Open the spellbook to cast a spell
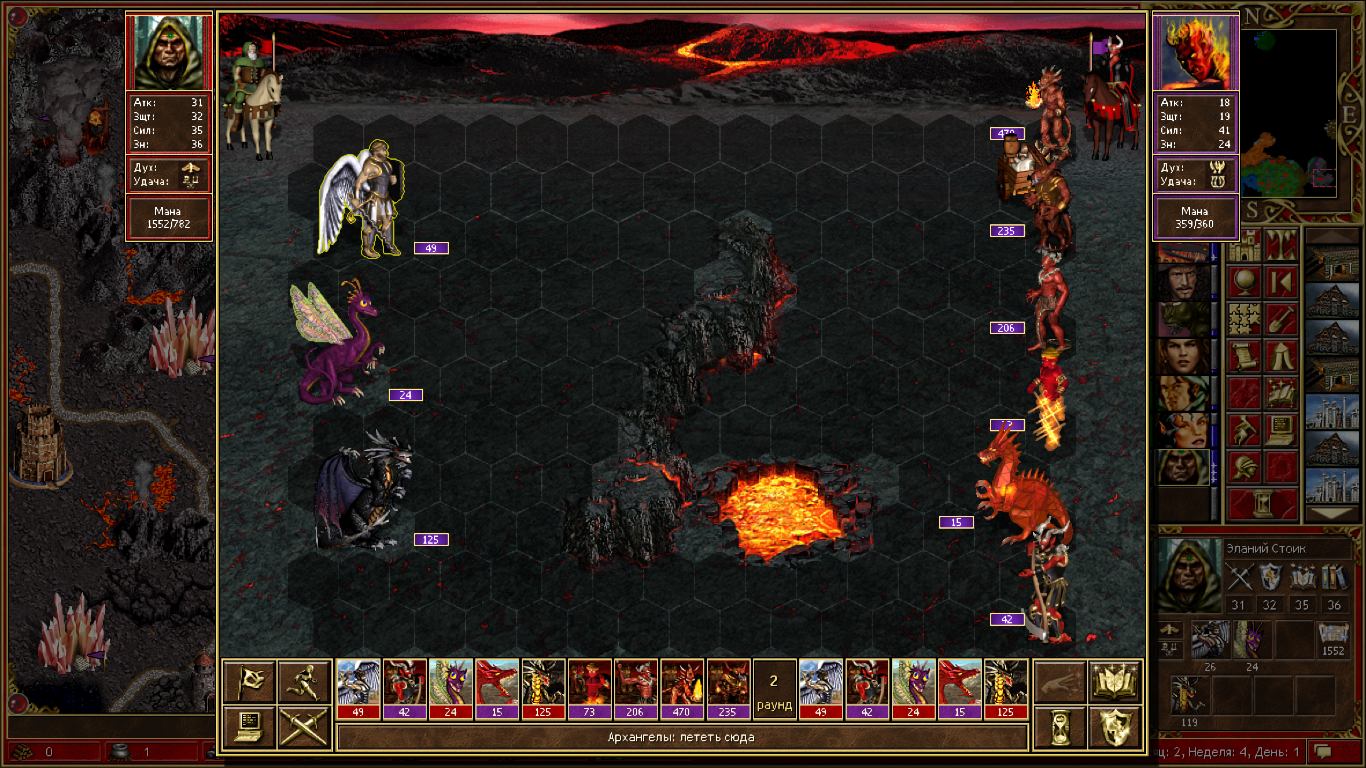Image resolution: width=1366 pixels, height=768 pixels. [1116, 681]
